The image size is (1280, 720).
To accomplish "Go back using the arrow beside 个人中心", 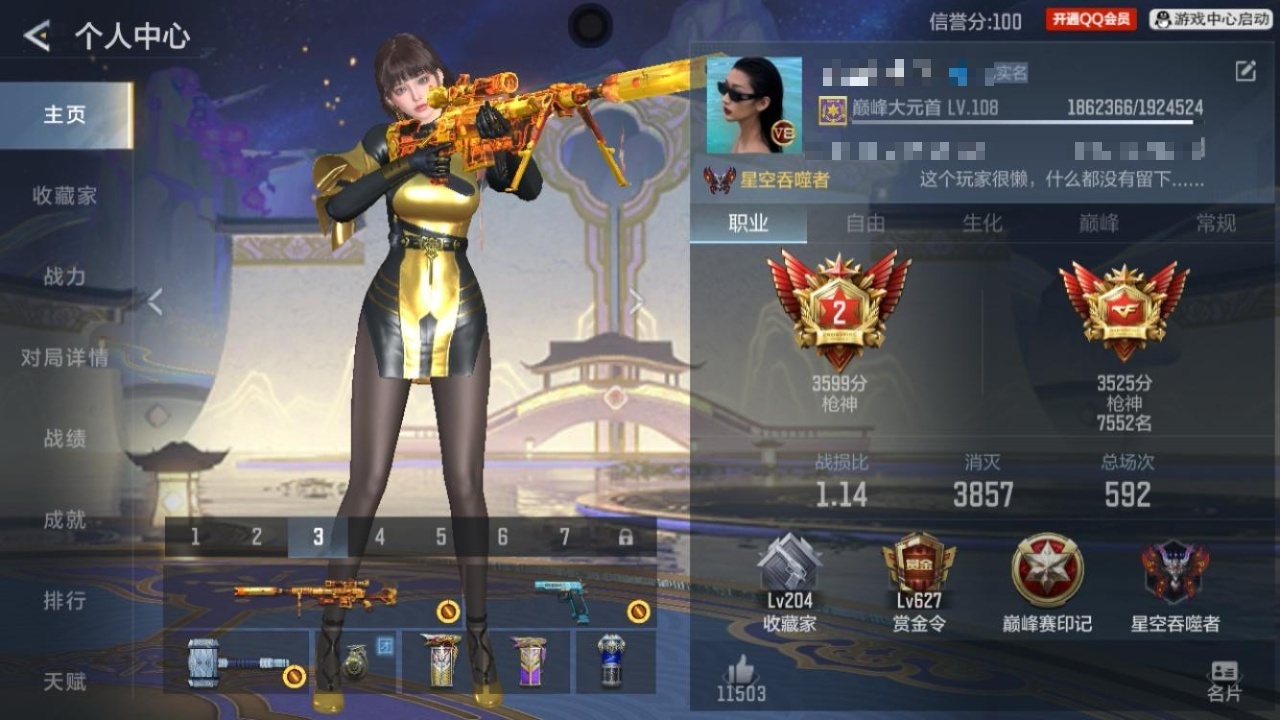I will 37,37.
